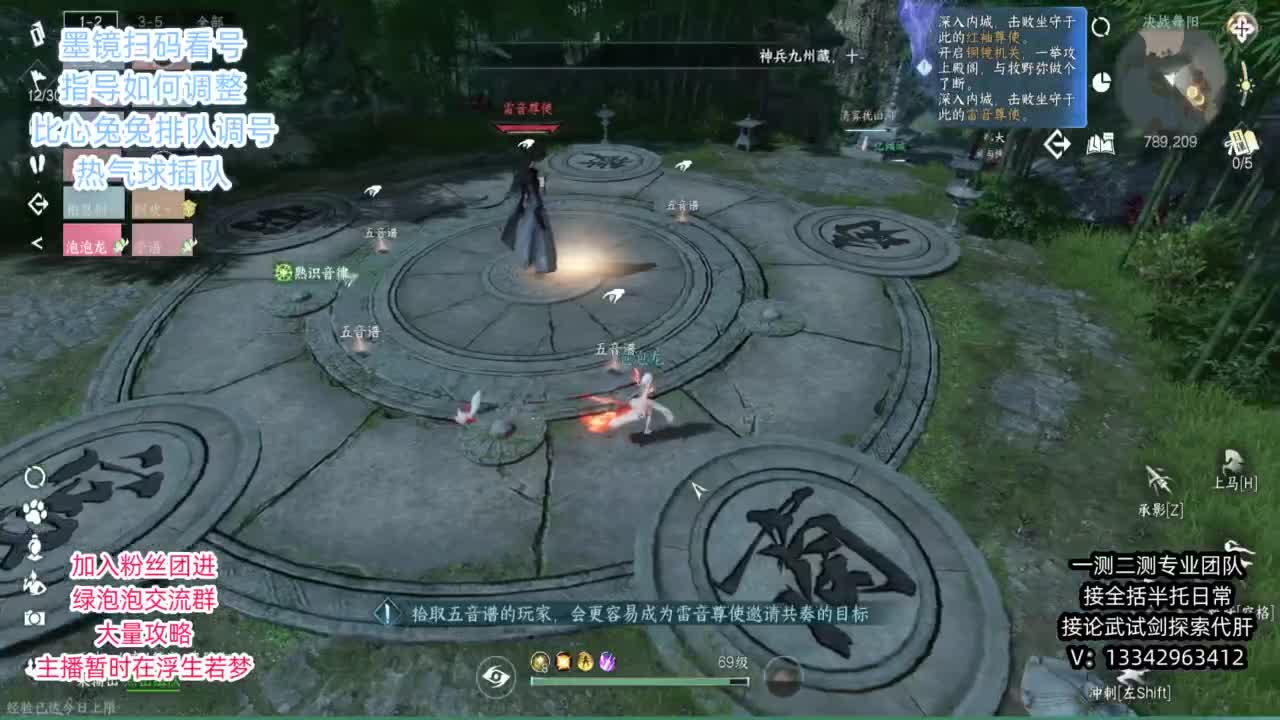Activate the purple buff icon above the XP bar
Viewport: 1280px width, 720px height.
(x=608, y=662)
